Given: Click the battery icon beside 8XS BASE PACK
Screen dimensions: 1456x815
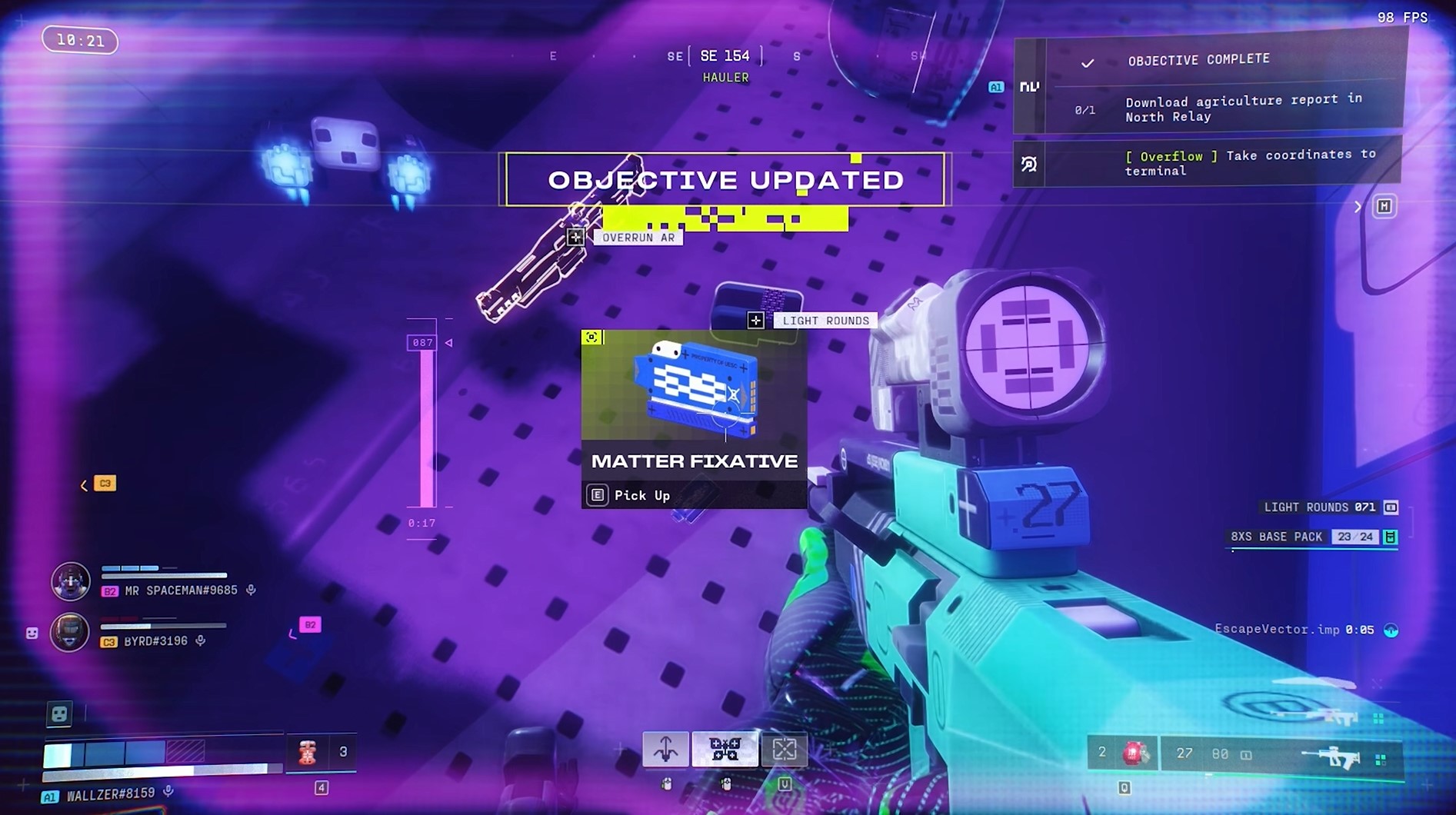Looking at the screenshot, I should tap(1389, 537).
